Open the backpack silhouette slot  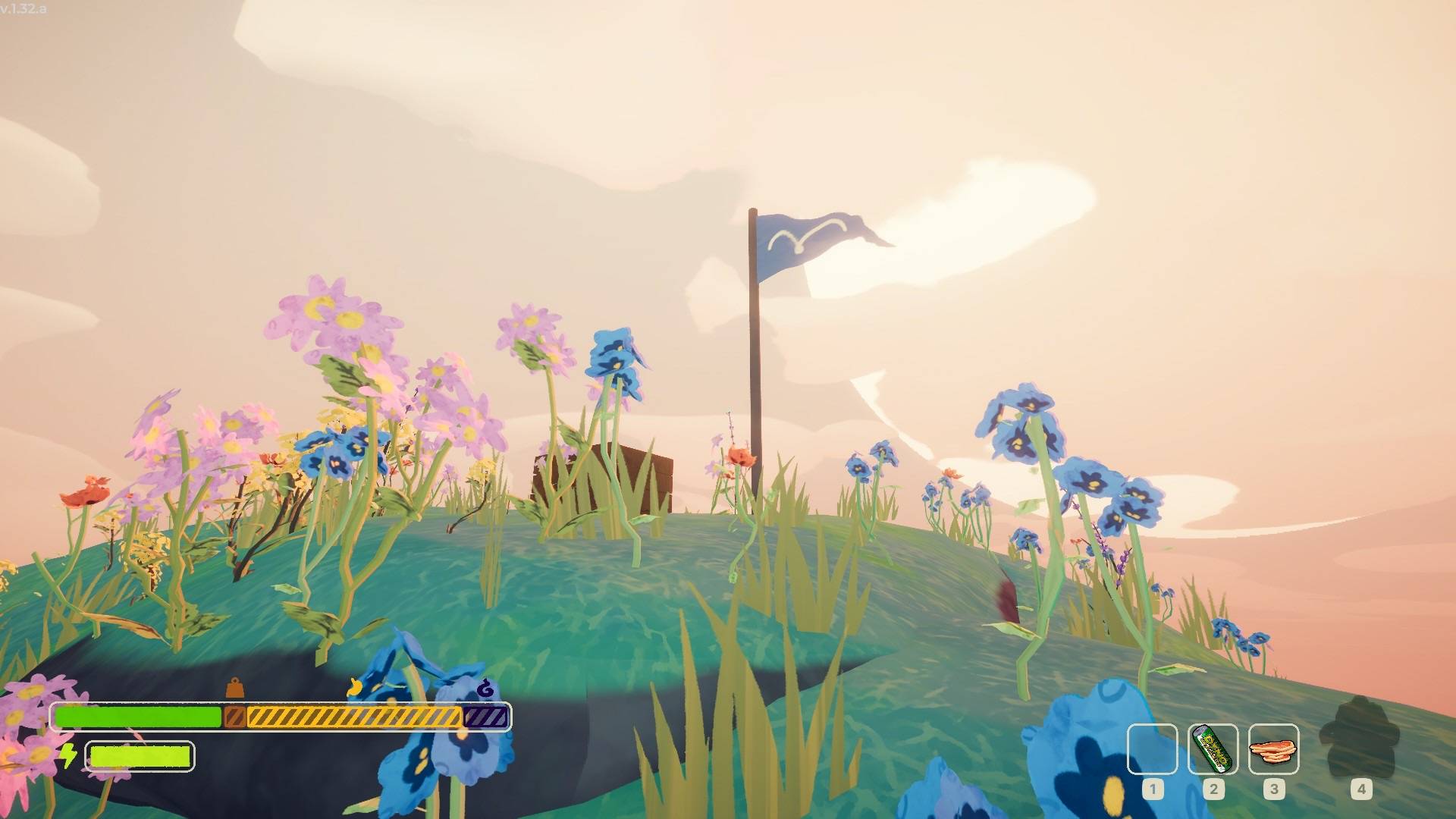[x=1360, y=739]
